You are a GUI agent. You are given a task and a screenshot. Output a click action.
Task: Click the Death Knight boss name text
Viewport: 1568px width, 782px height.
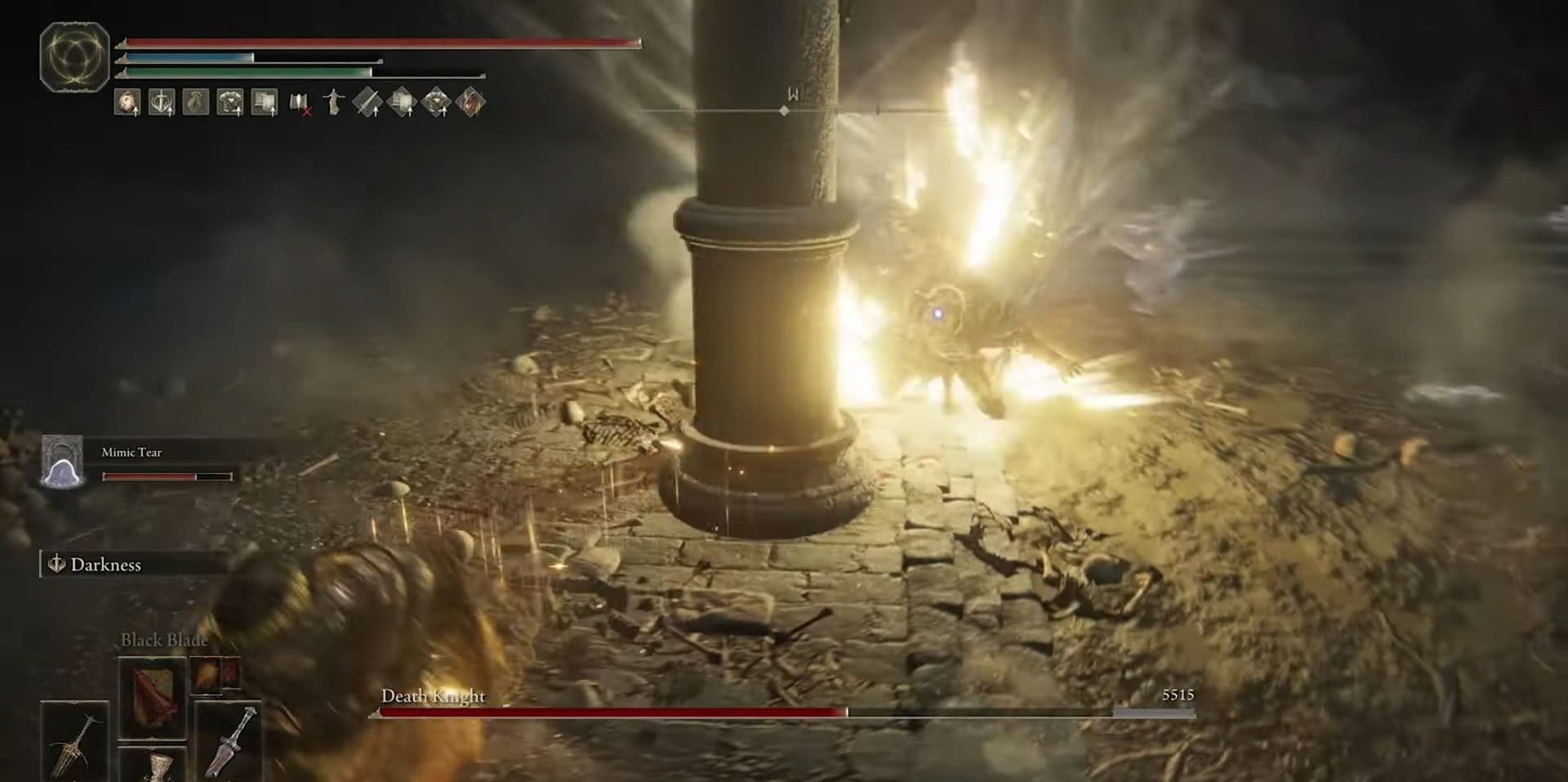click(434, 697)
